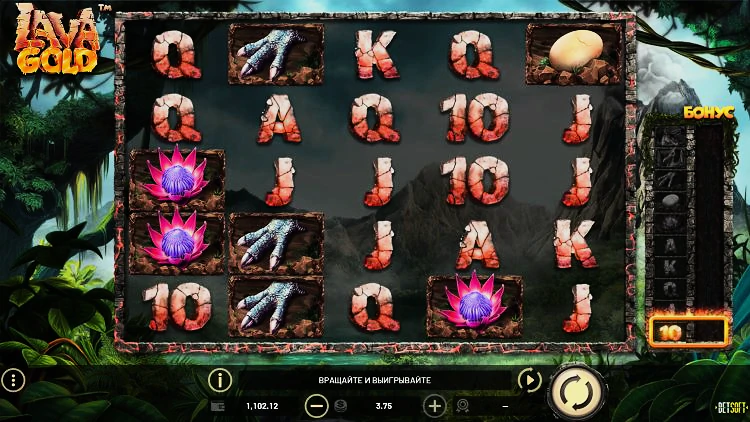
Task: Decrease the bet with the minus button
Action: (316, 406)
